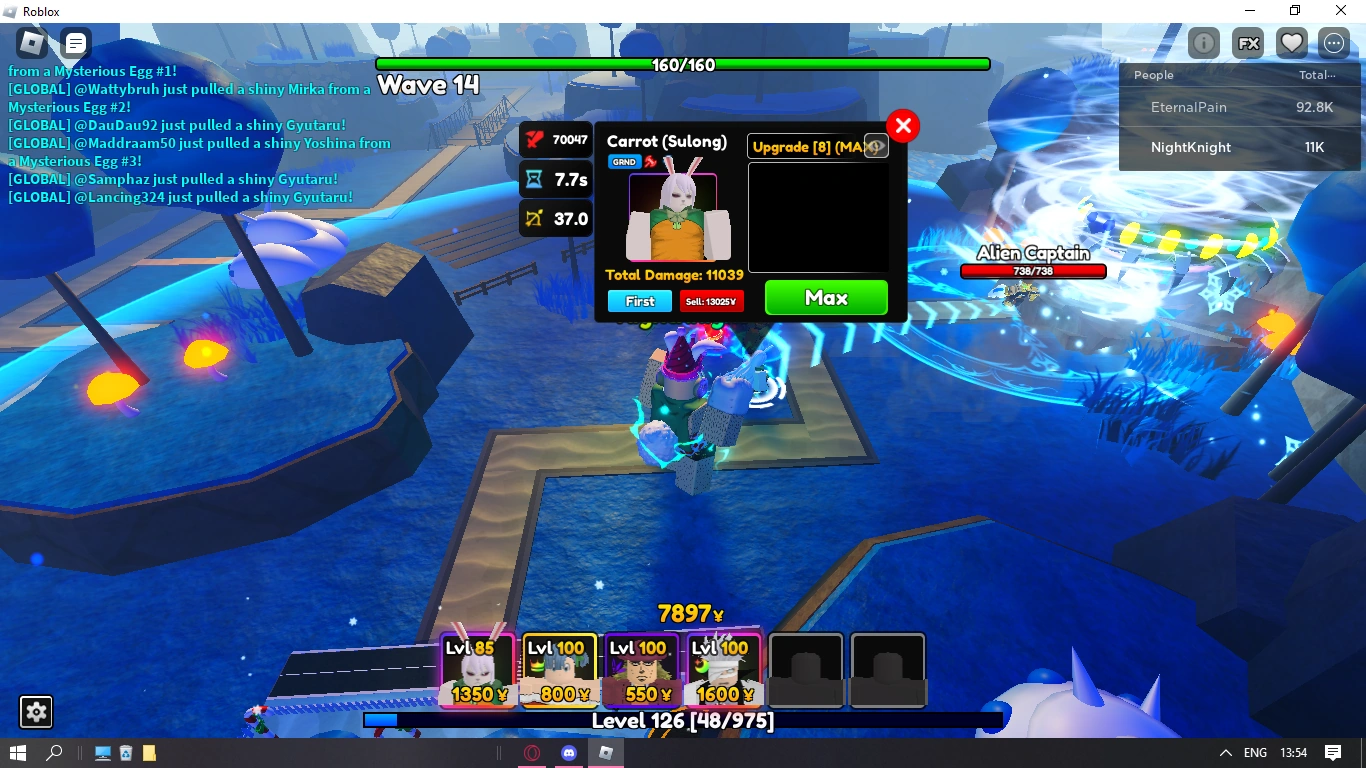Open the Roblox menu icon top-left

click(30, 43)
